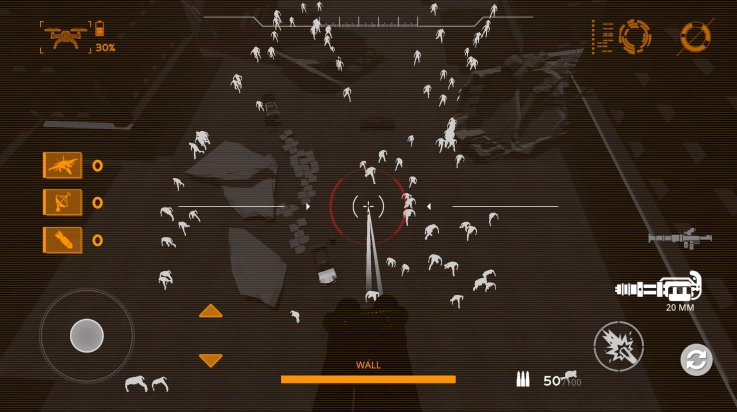Click the orange up arrow
This screenshot has height=412, width=737.
pos(210,311)
